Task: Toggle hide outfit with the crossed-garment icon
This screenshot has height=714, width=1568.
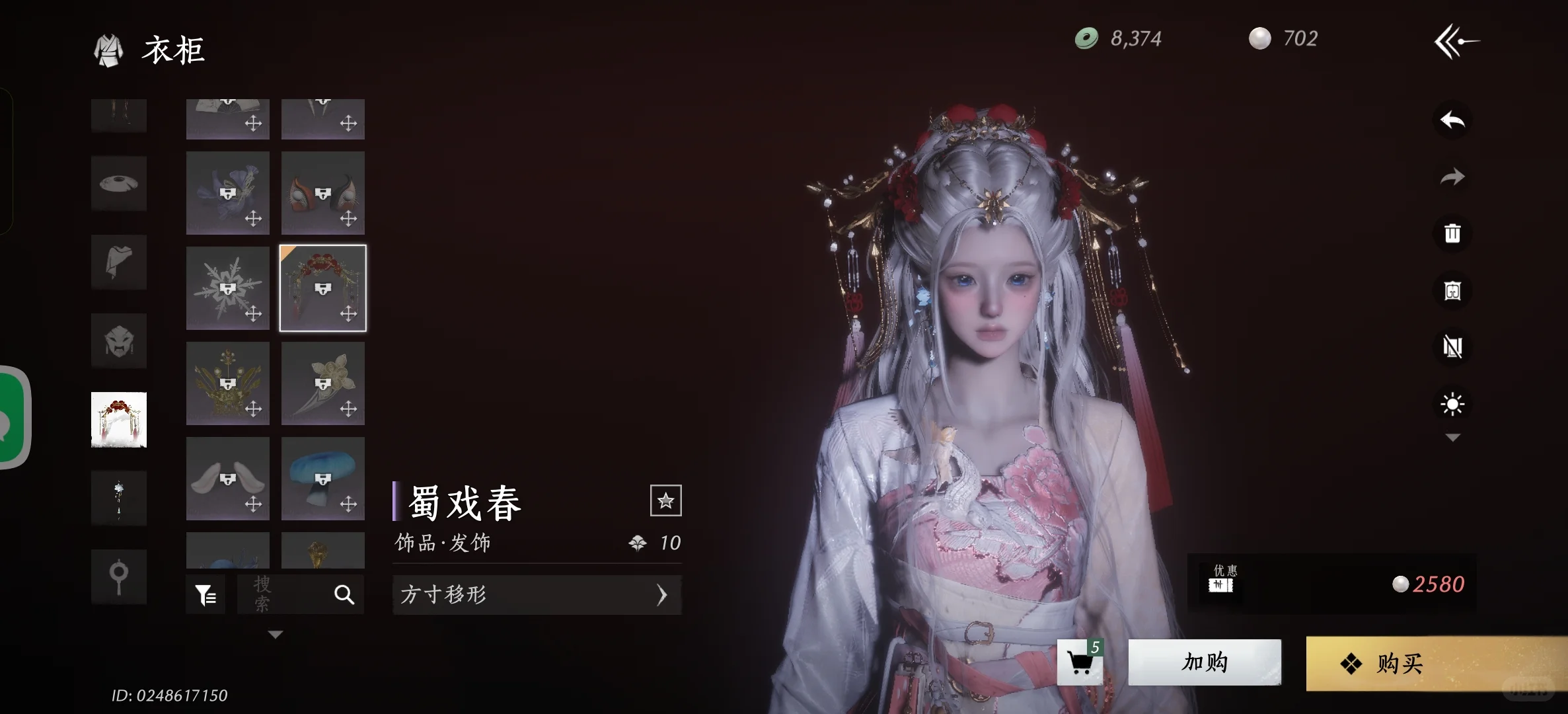Action: pos(1451,346)
